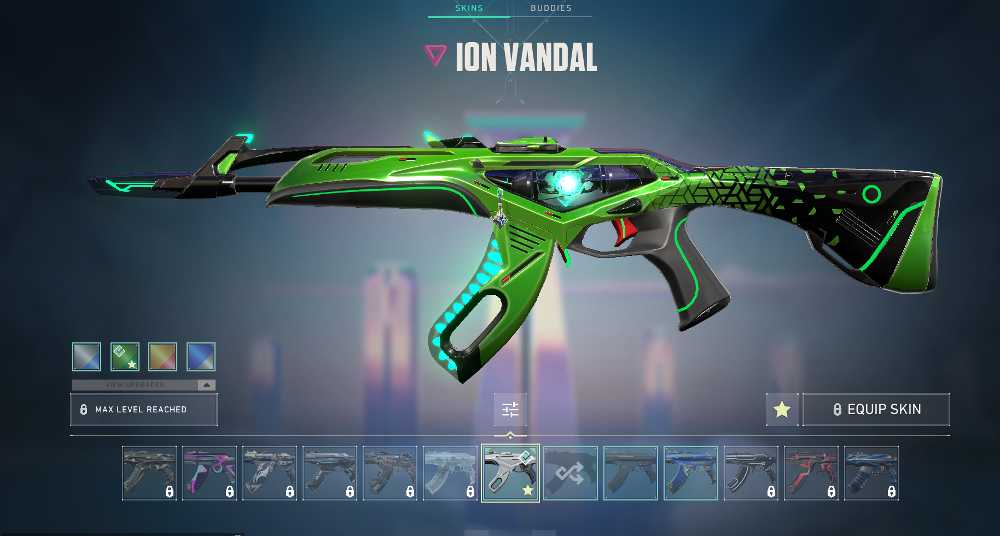Image resolution: width=1000 pixels, height=536 pixels.
Task: Select the grey default variant swatch
Action: pos(87,356)
